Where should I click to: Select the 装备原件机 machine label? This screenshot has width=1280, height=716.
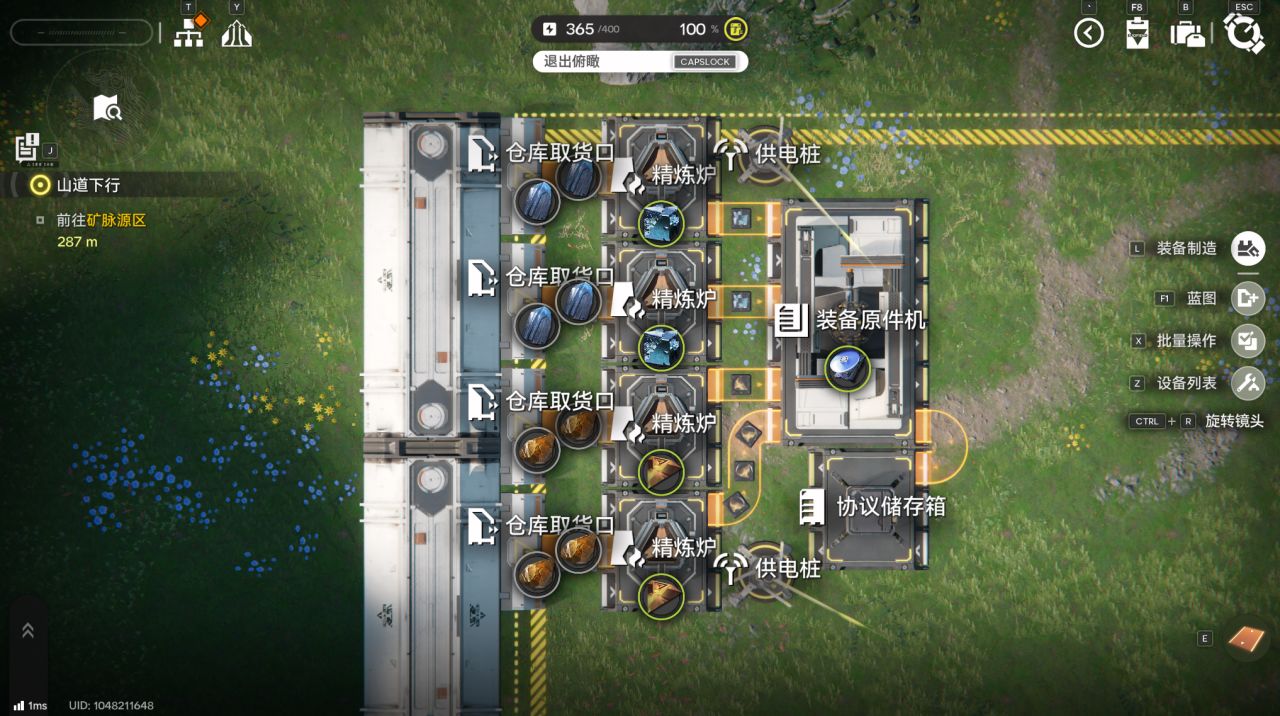pyautogui.click(x=870, y=321)
